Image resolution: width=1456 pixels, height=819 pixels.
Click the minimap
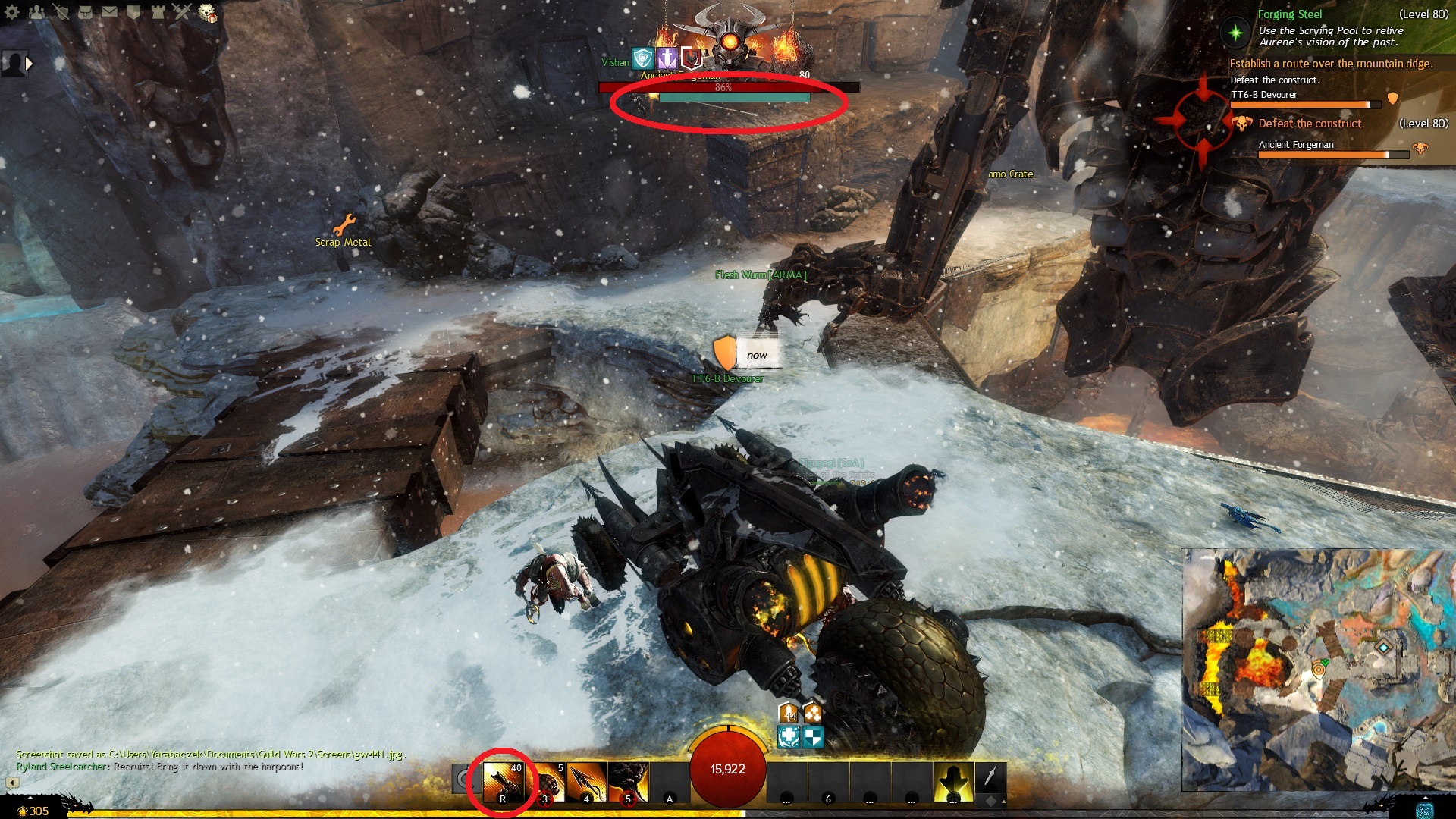tap(1318, 670)
